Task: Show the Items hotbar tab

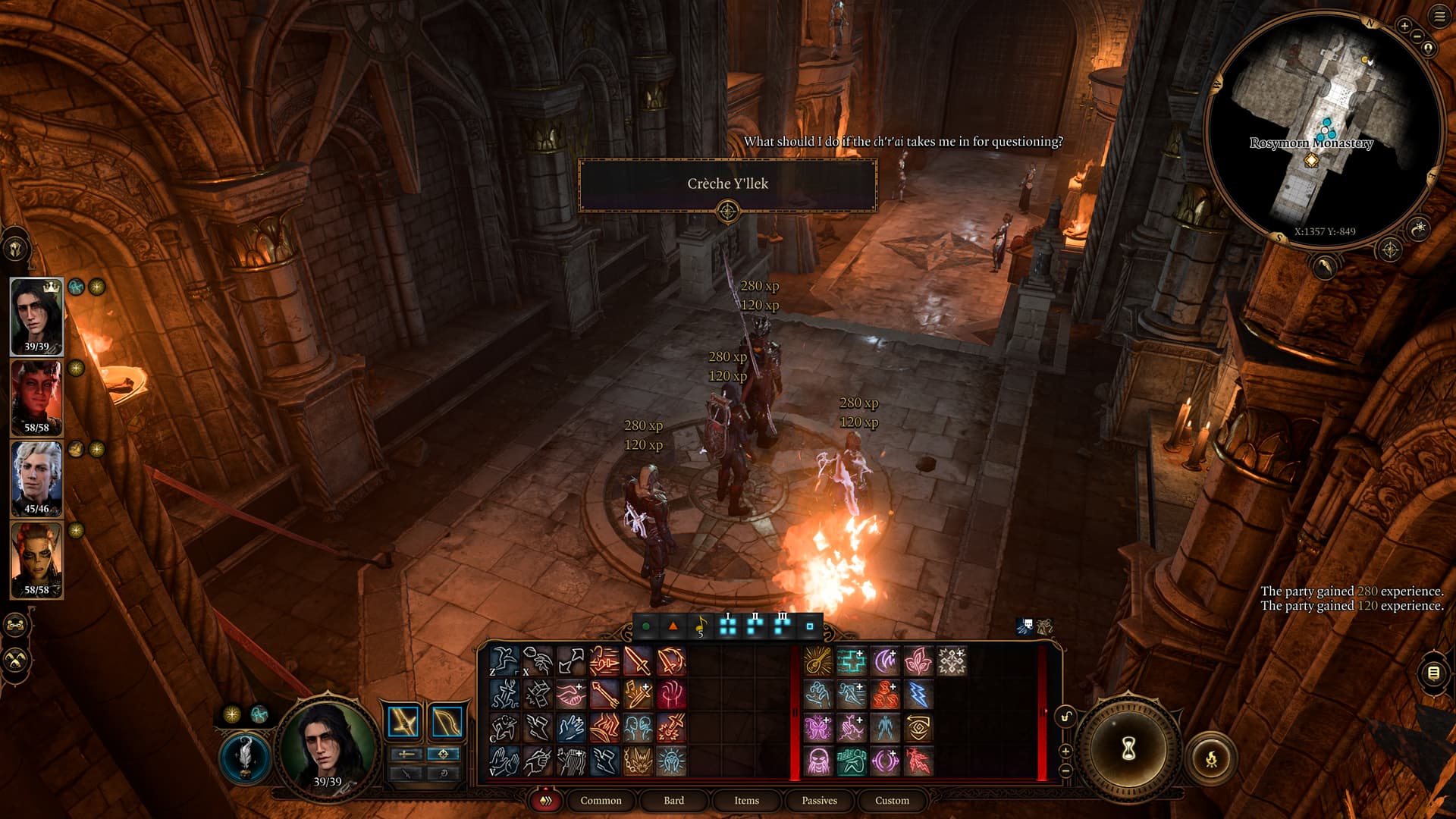Action: [x=746, y=800]
